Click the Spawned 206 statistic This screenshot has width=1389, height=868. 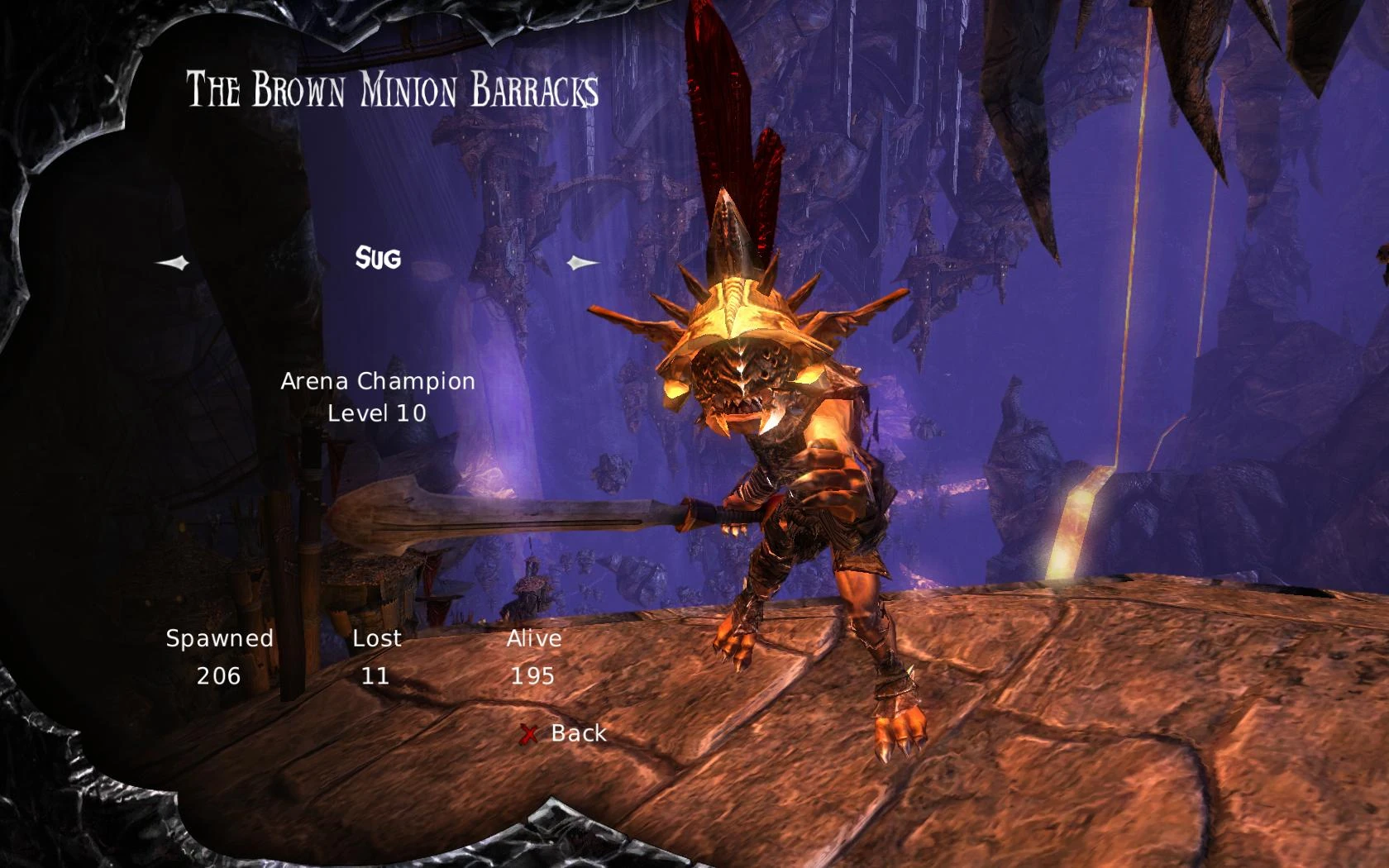219,657
